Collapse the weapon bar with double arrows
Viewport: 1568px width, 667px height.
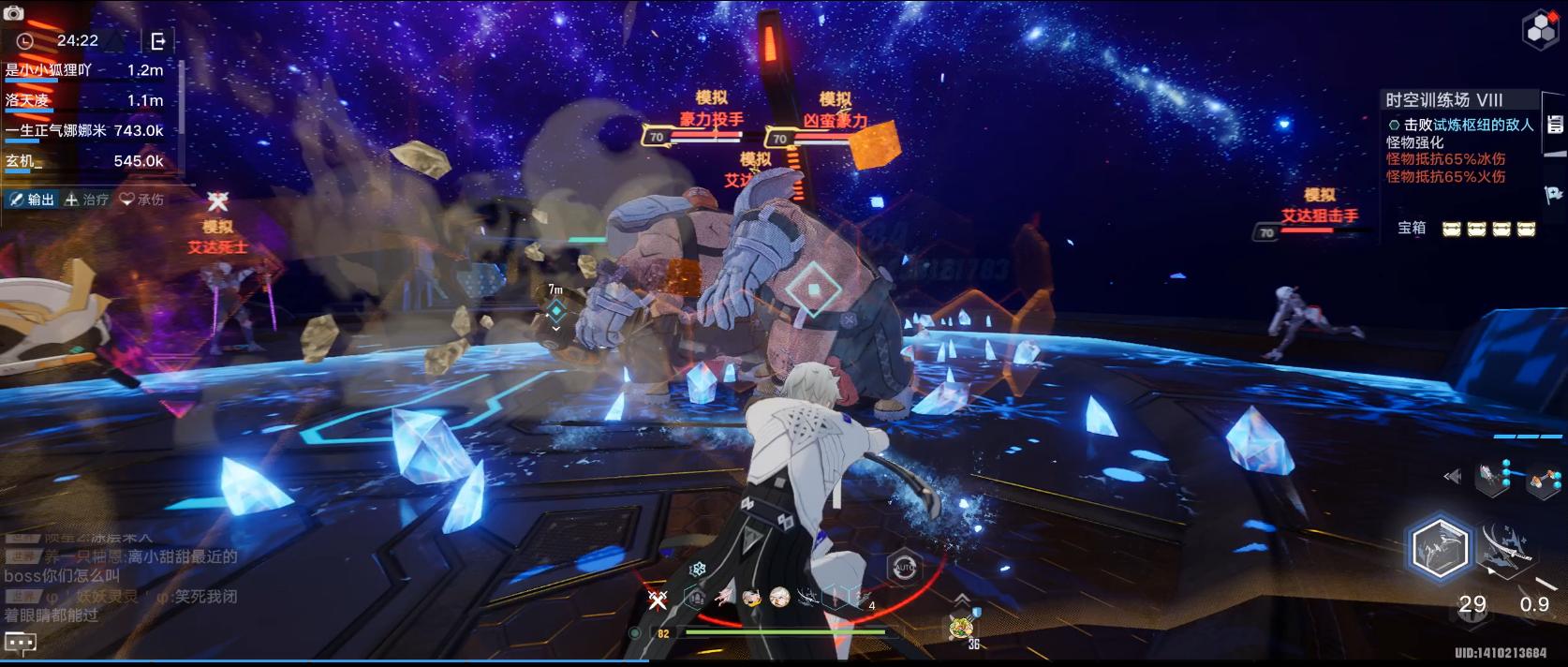pos(1453,477)
